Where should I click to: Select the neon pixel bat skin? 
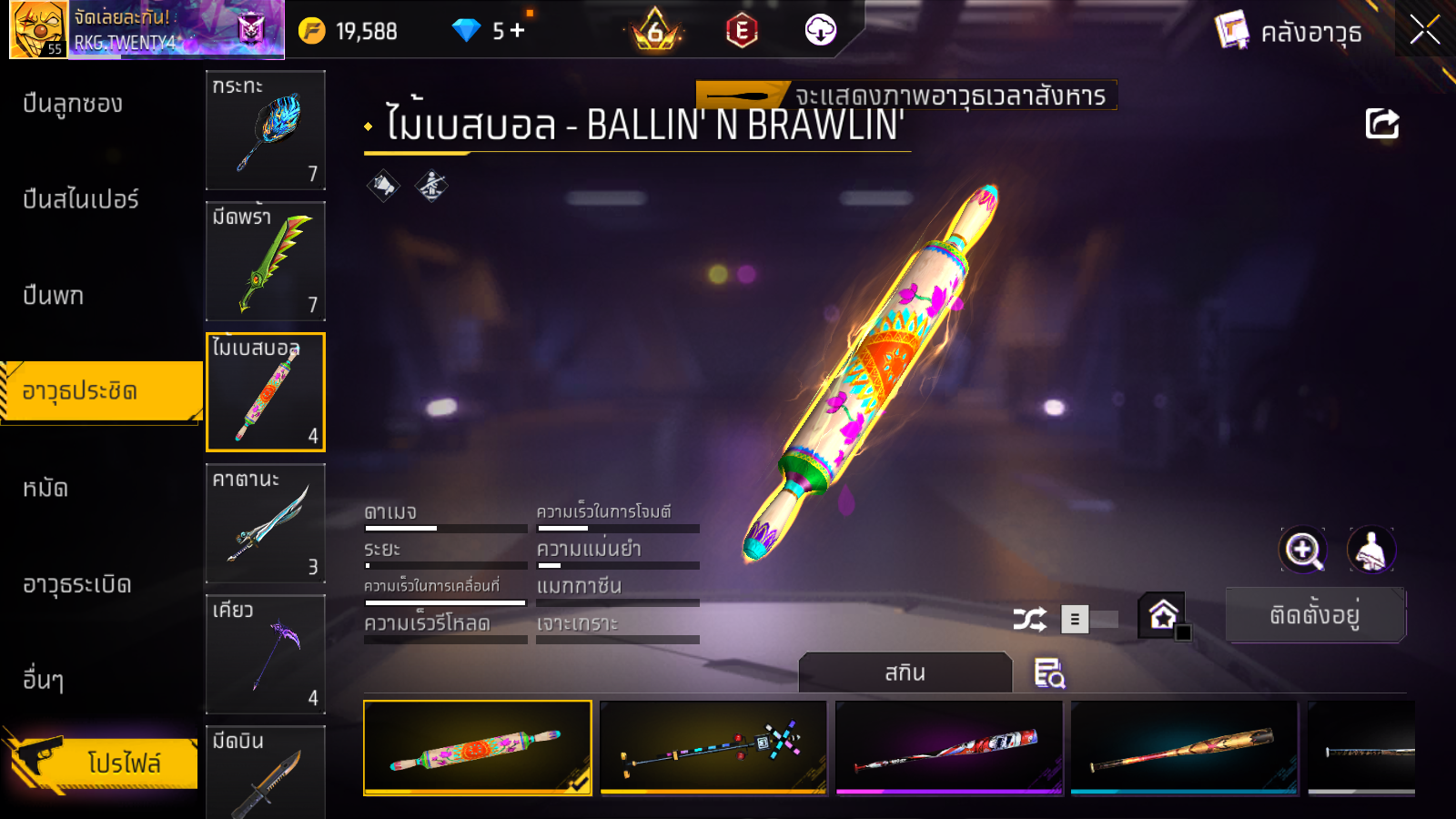[713, 747]
